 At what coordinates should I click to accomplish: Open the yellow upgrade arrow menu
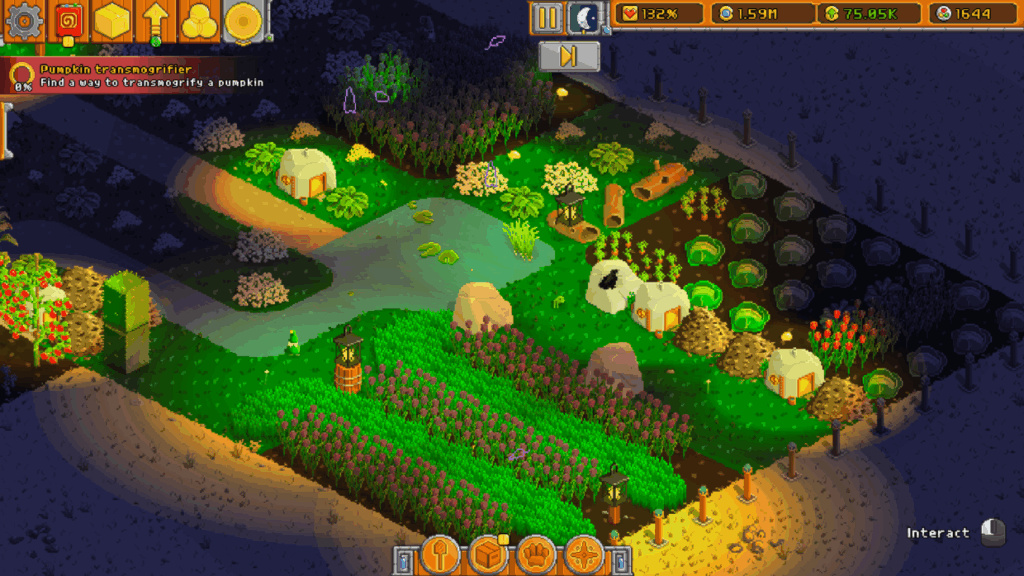pos(155,20)
